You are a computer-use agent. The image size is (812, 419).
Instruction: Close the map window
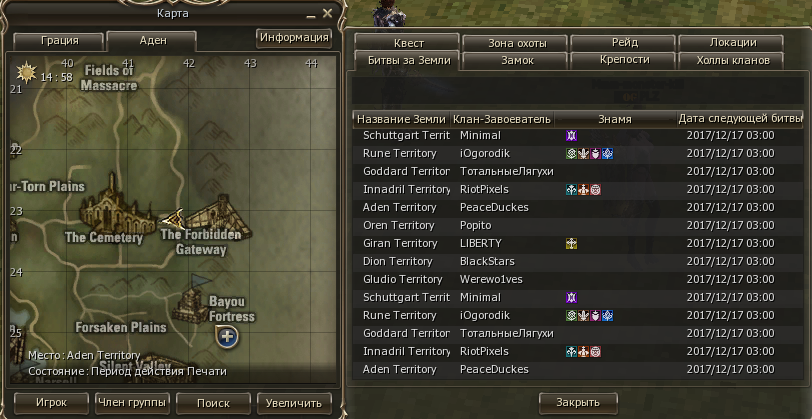click(x=327, y=13)
